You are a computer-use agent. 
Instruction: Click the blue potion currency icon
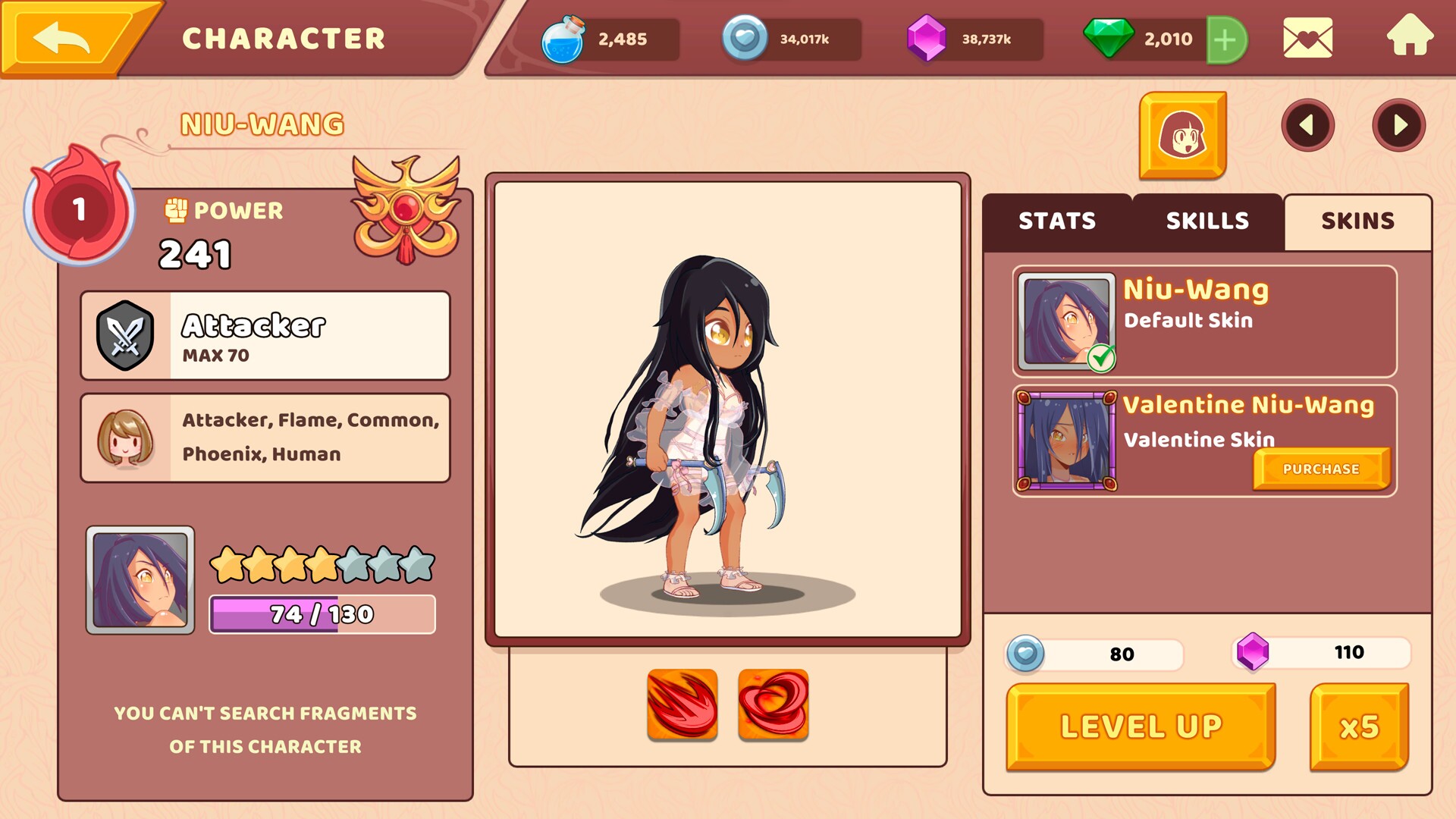click(566, 39)
